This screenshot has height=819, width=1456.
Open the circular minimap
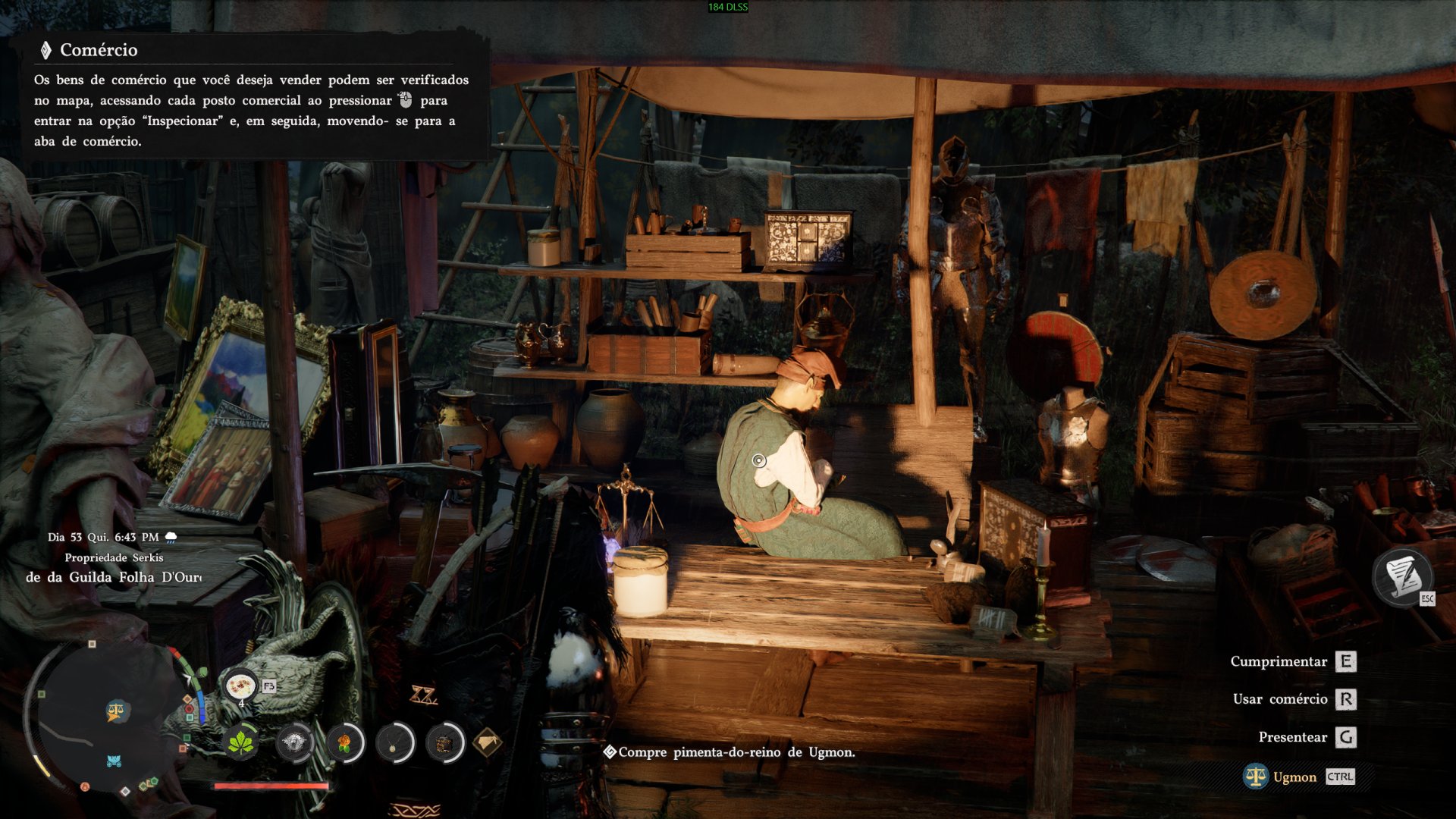click(106, 717)
